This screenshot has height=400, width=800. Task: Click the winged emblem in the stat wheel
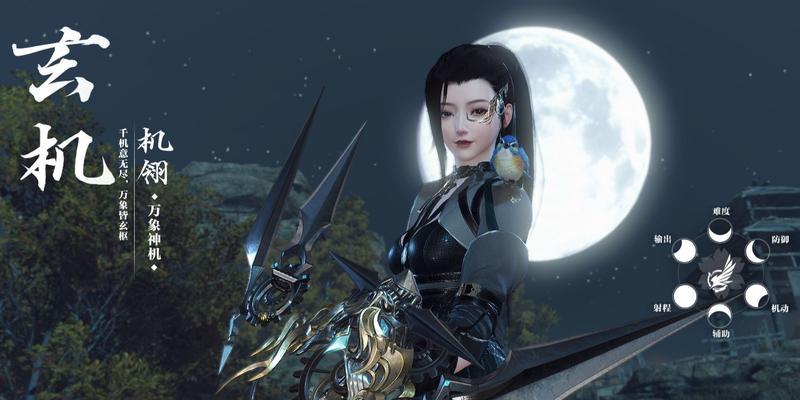720,273
